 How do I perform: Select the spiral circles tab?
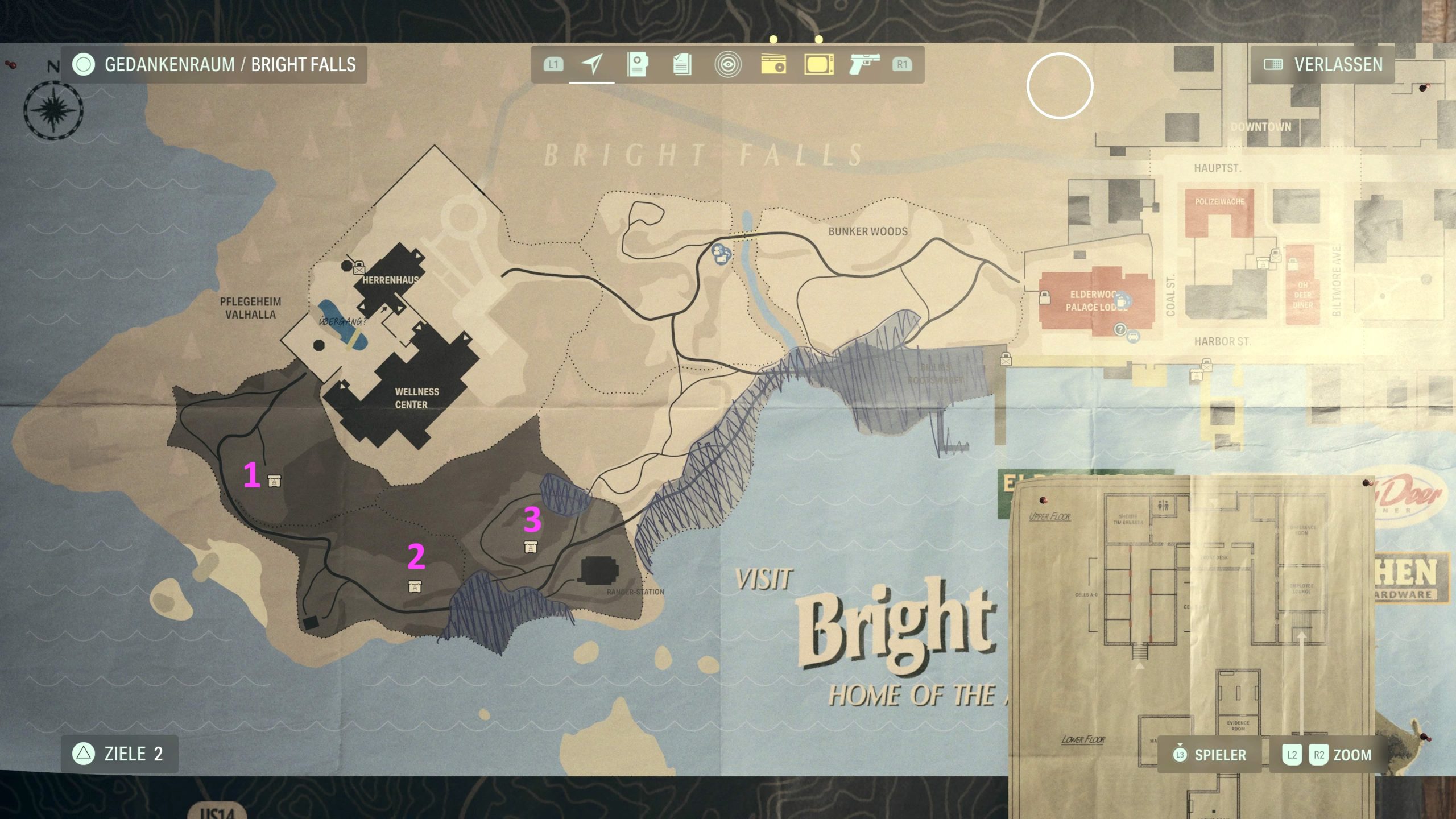click(728, 64)
